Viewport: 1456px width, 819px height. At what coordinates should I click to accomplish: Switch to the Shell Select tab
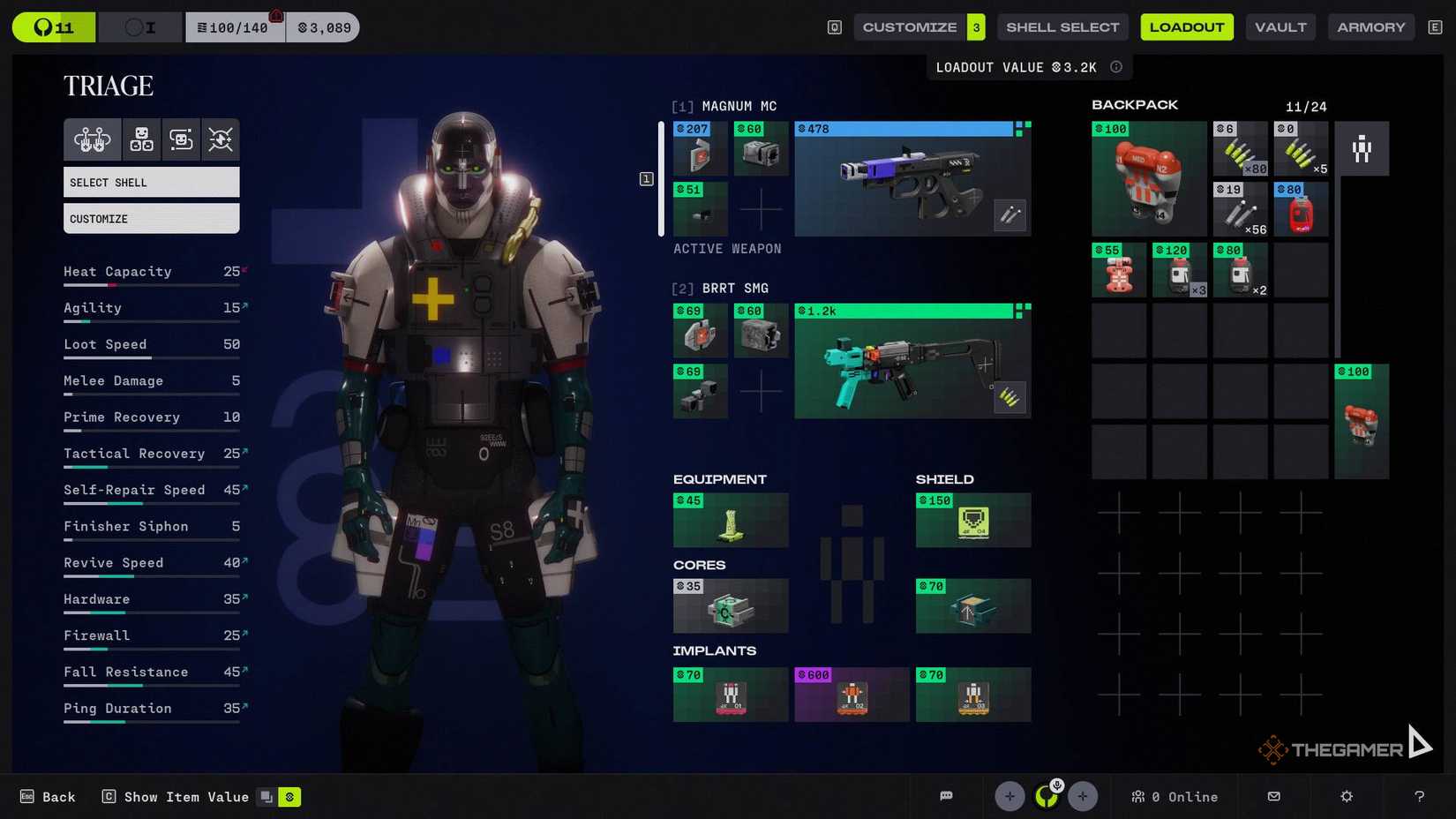pyautogui.click(x=1062, y=26)
